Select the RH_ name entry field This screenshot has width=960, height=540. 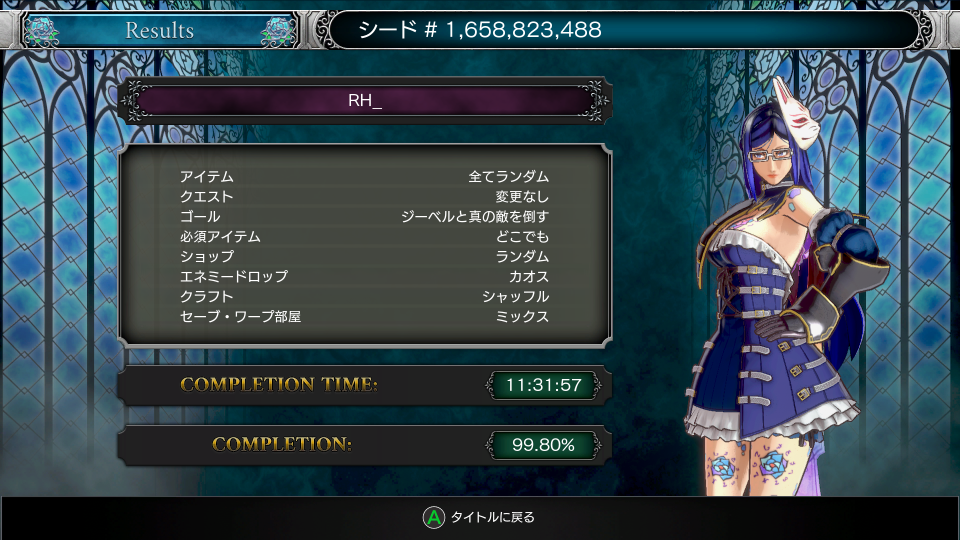365,101
